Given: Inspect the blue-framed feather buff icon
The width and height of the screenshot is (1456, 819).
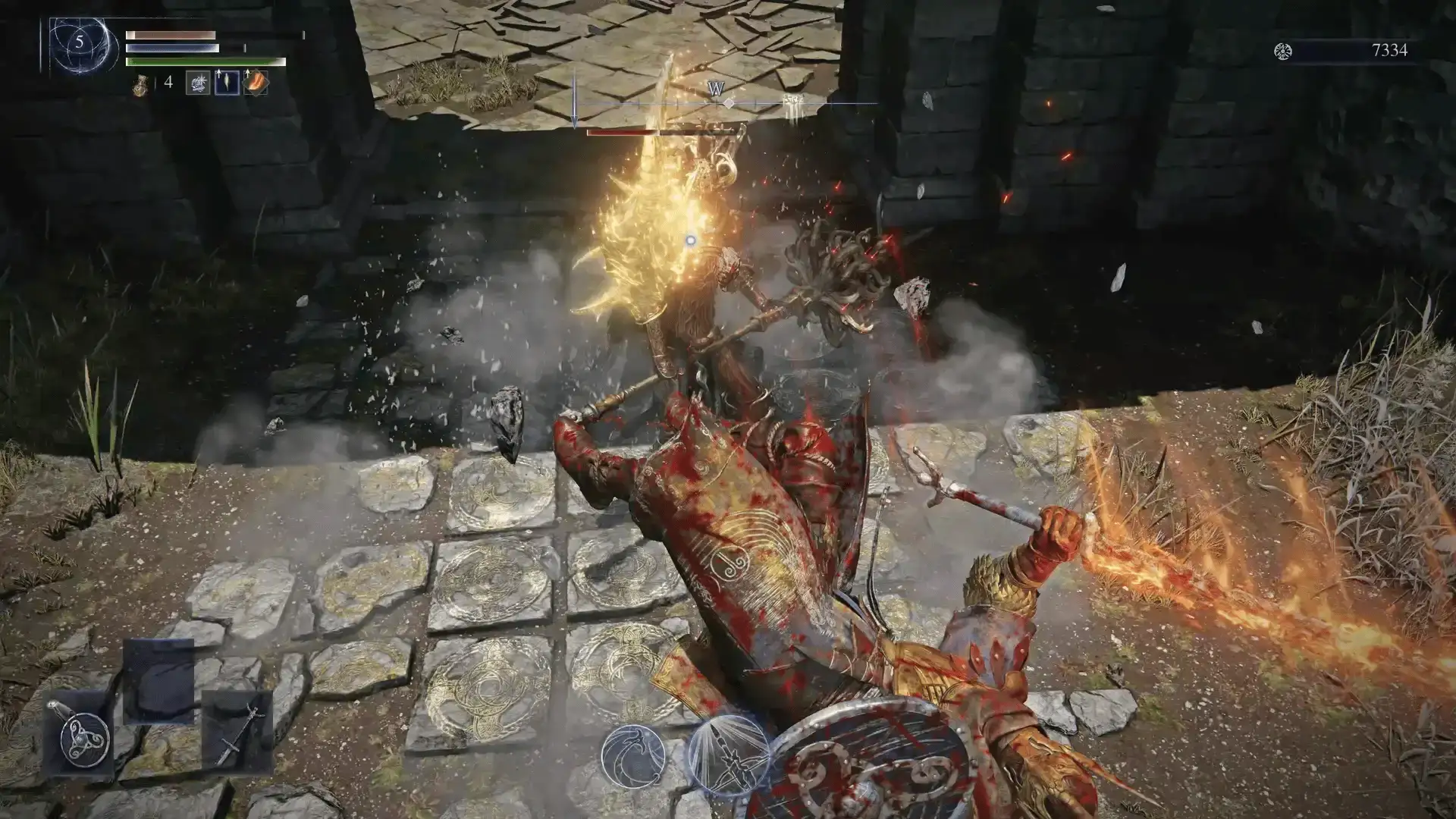Looking at the screenshot, I should [x=227, y=83].
